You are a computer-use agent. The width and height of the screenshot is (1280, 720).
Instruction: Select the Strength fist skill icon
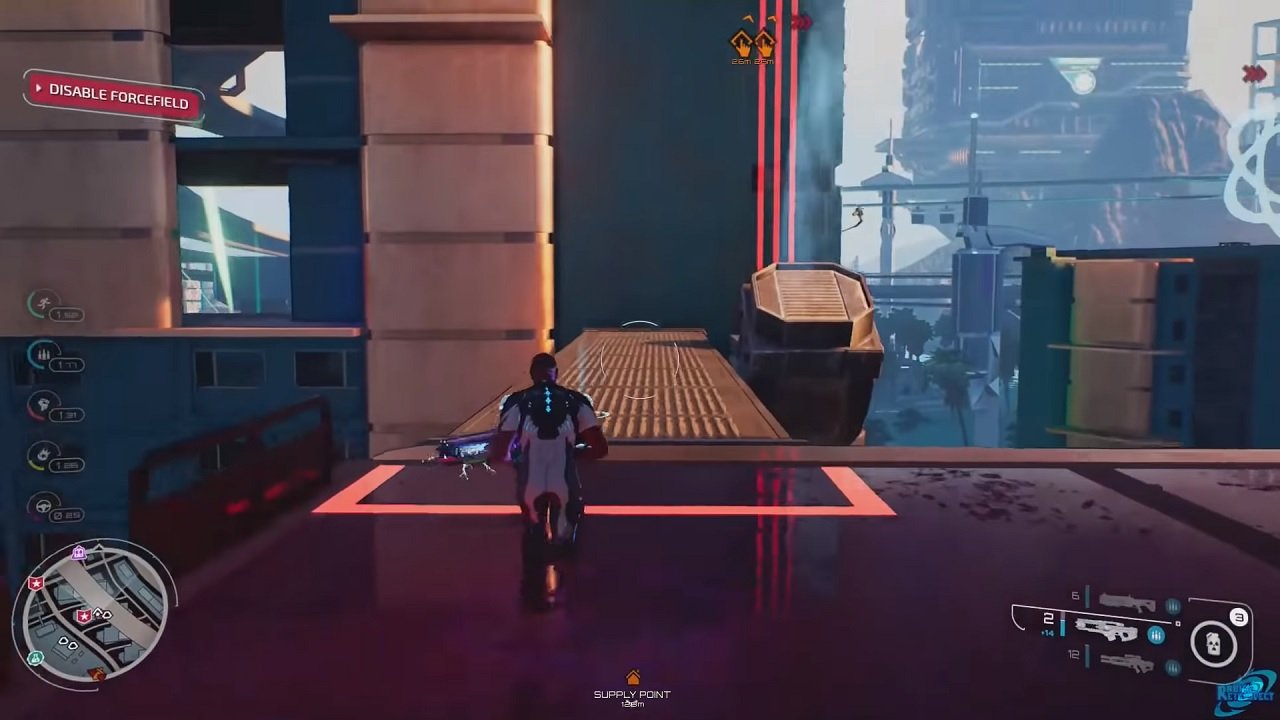click(41, 405)
